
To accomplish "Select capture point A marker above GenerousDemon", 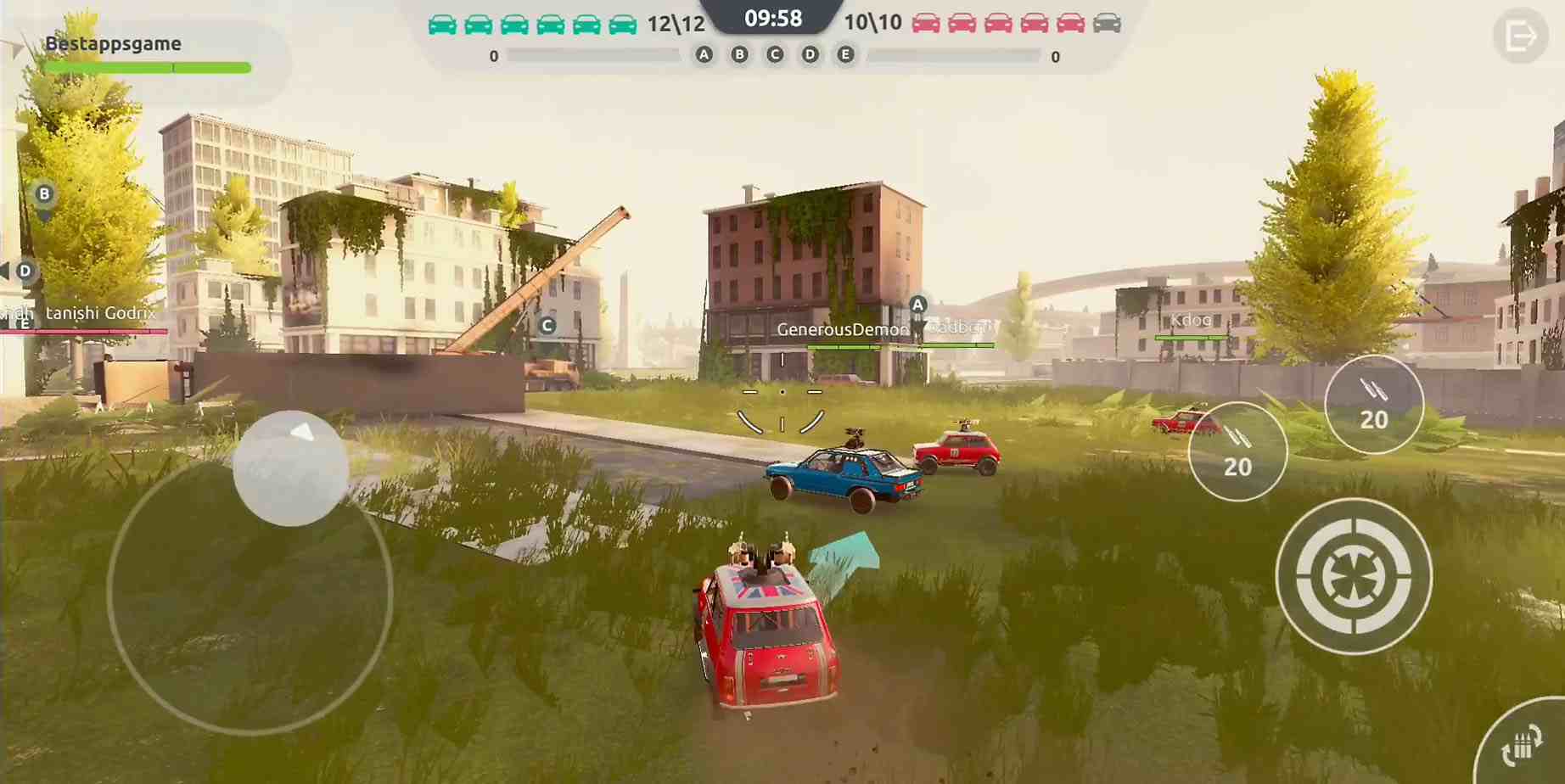I will [x=917, y=305].
